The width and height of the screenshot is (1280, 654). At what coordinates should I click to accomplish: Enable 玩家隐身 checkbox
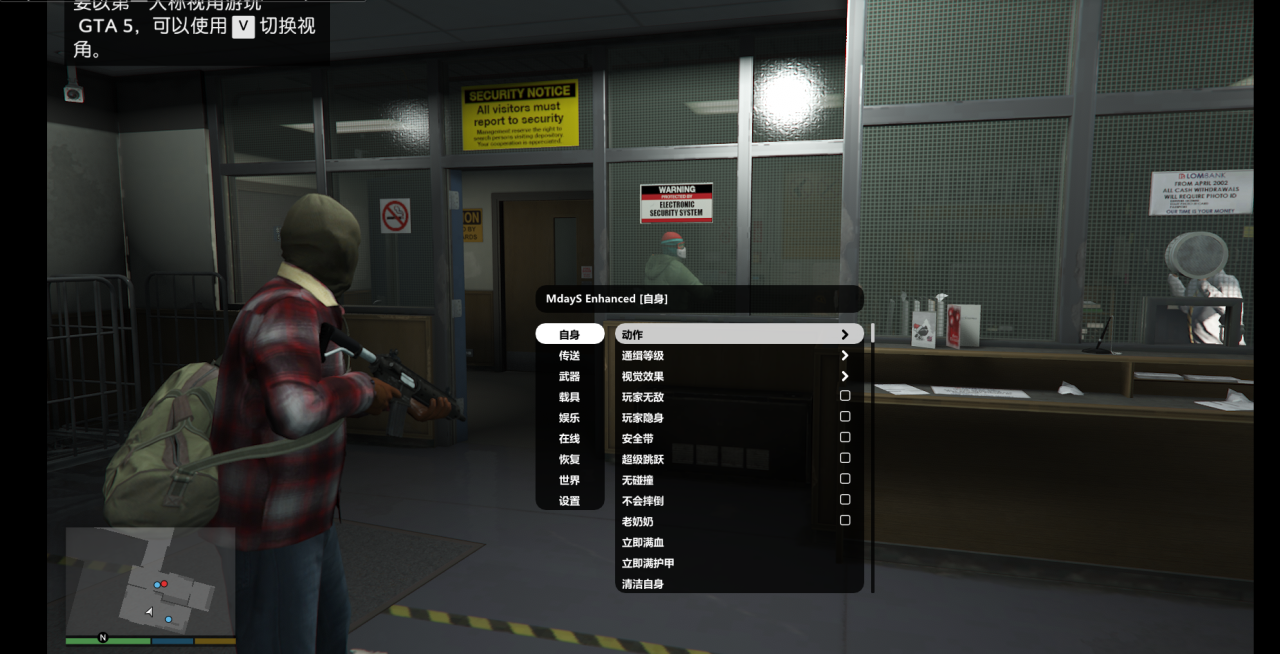[845, 417]
